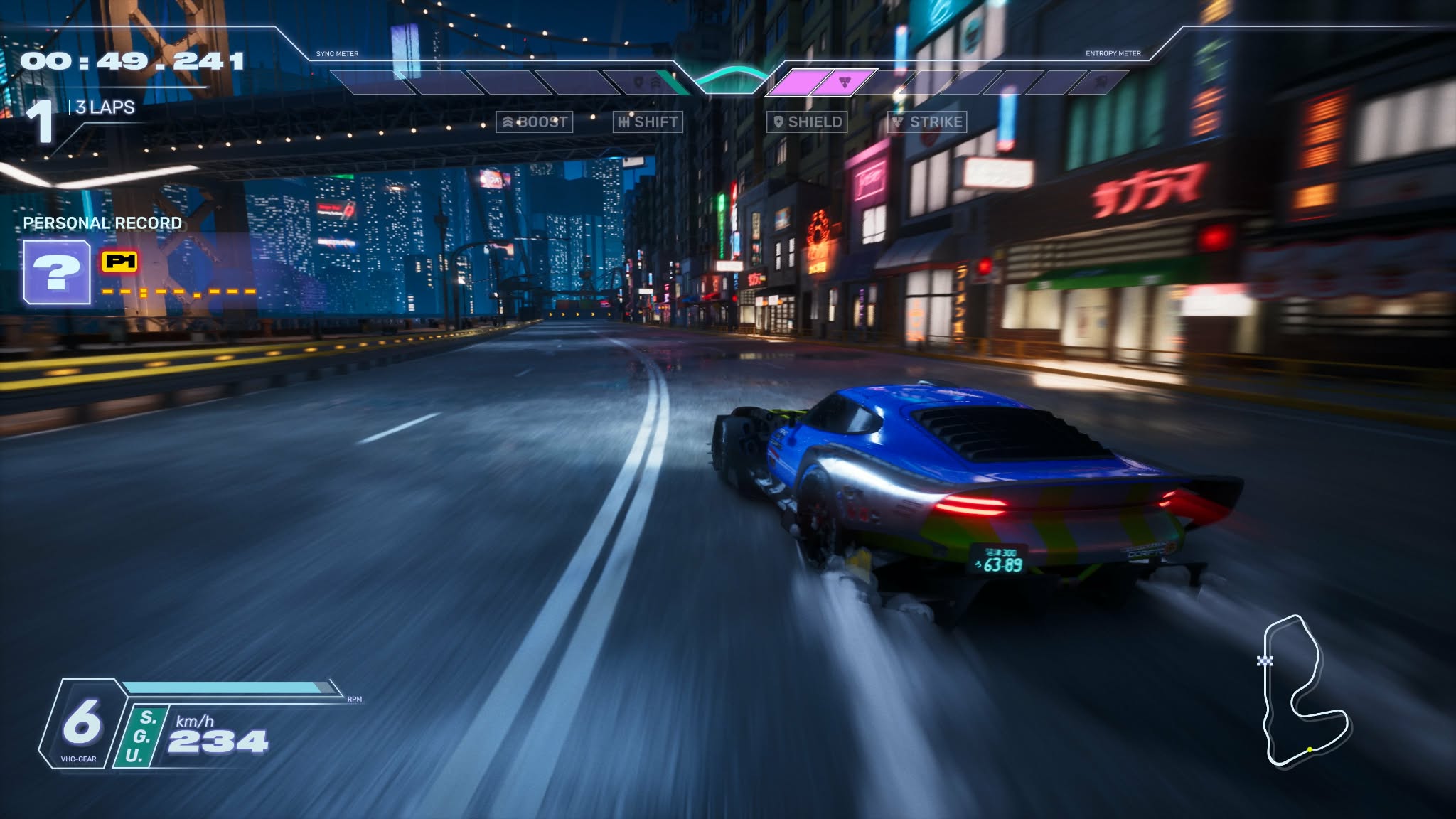This screenshot has height=819, width=1456.
Task: Click the checkered finish line map marker
Action: pyautogui.click(x=1265, y=661)
